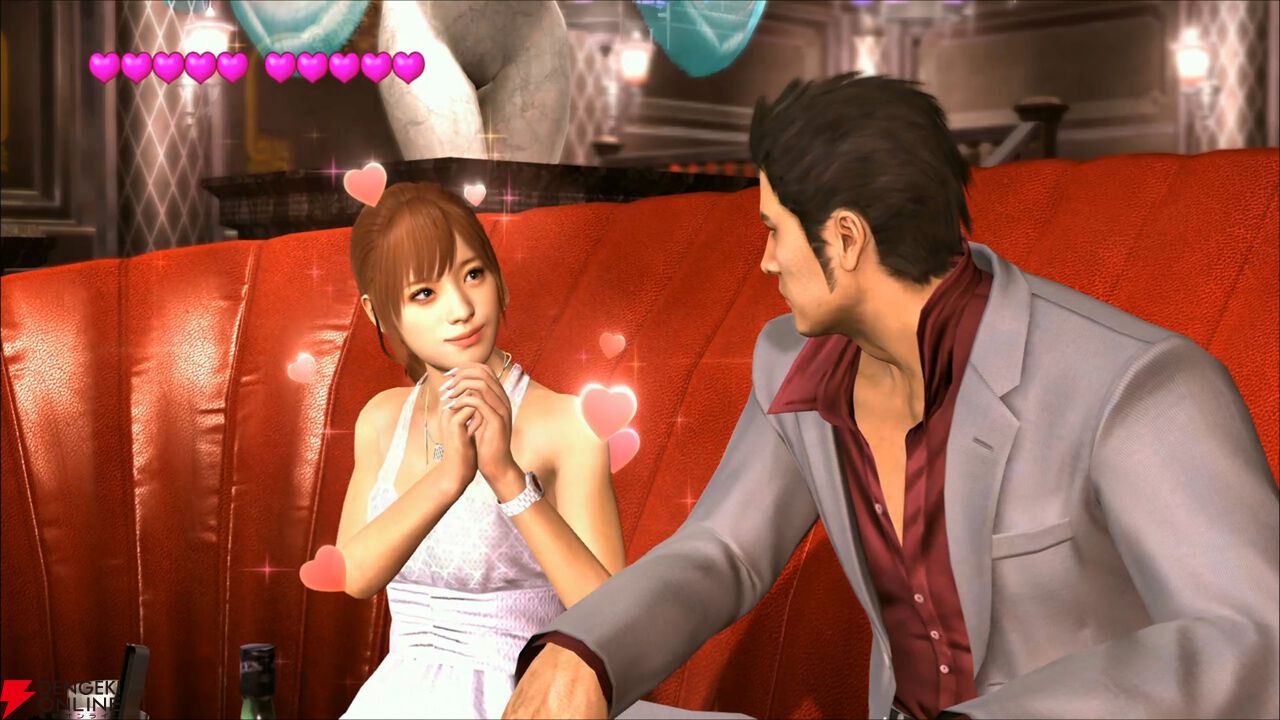Click the first heart in the left meter

click(x=105, y=66)
